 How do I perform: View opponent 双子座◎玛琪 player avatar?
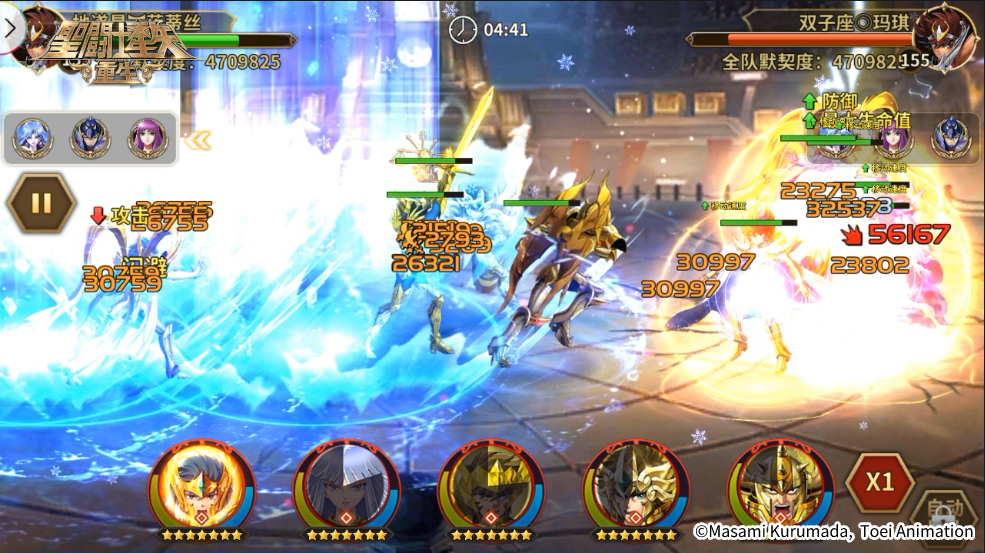tap(944, 38)
